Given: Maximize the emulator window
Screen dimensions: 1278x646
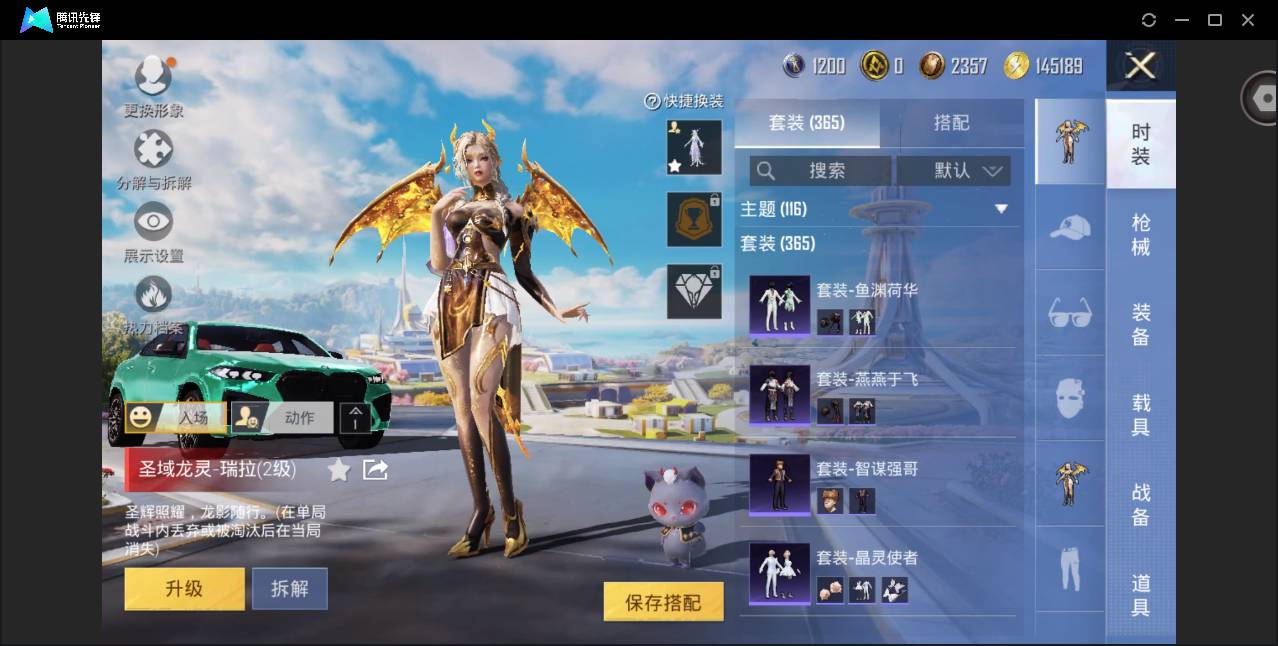Looking at the screenshot, I should [x=1215, y=20].
